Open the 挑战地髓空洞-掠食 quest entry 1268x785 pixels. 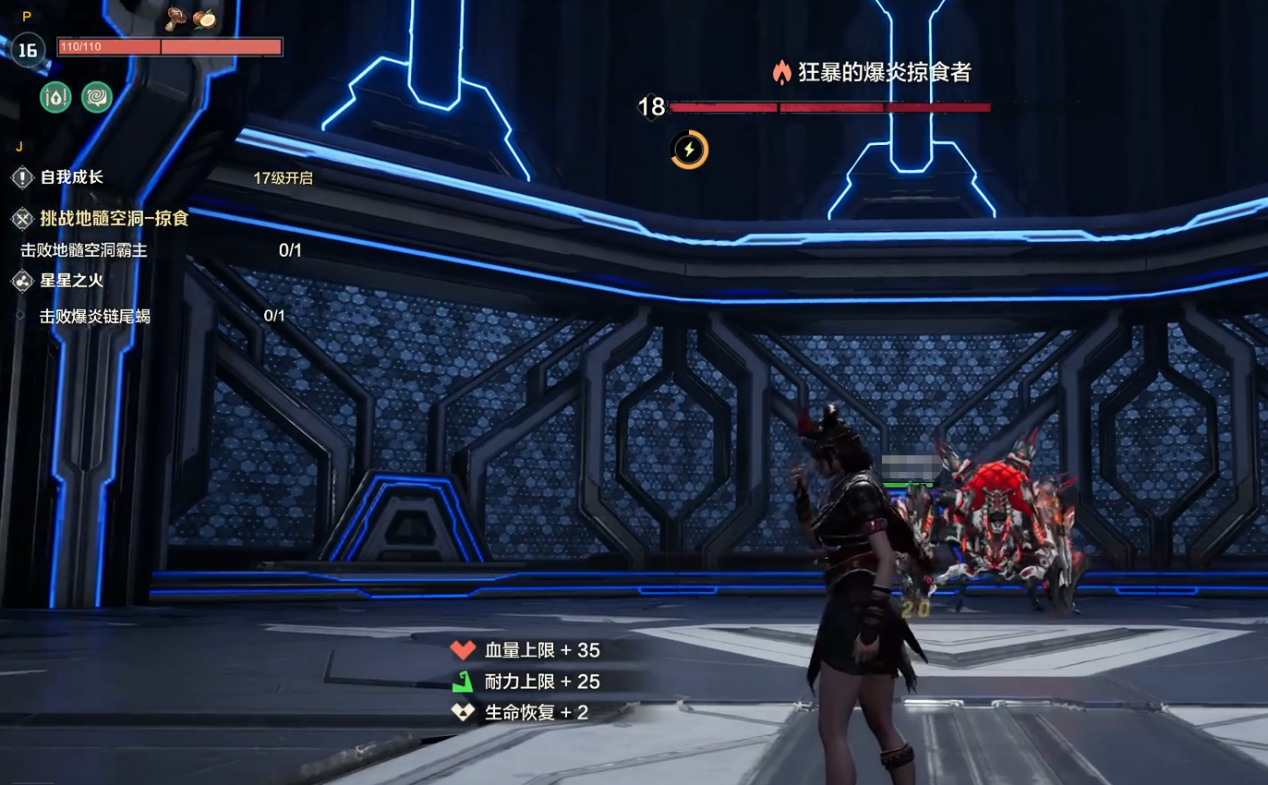tap(113, 218)
